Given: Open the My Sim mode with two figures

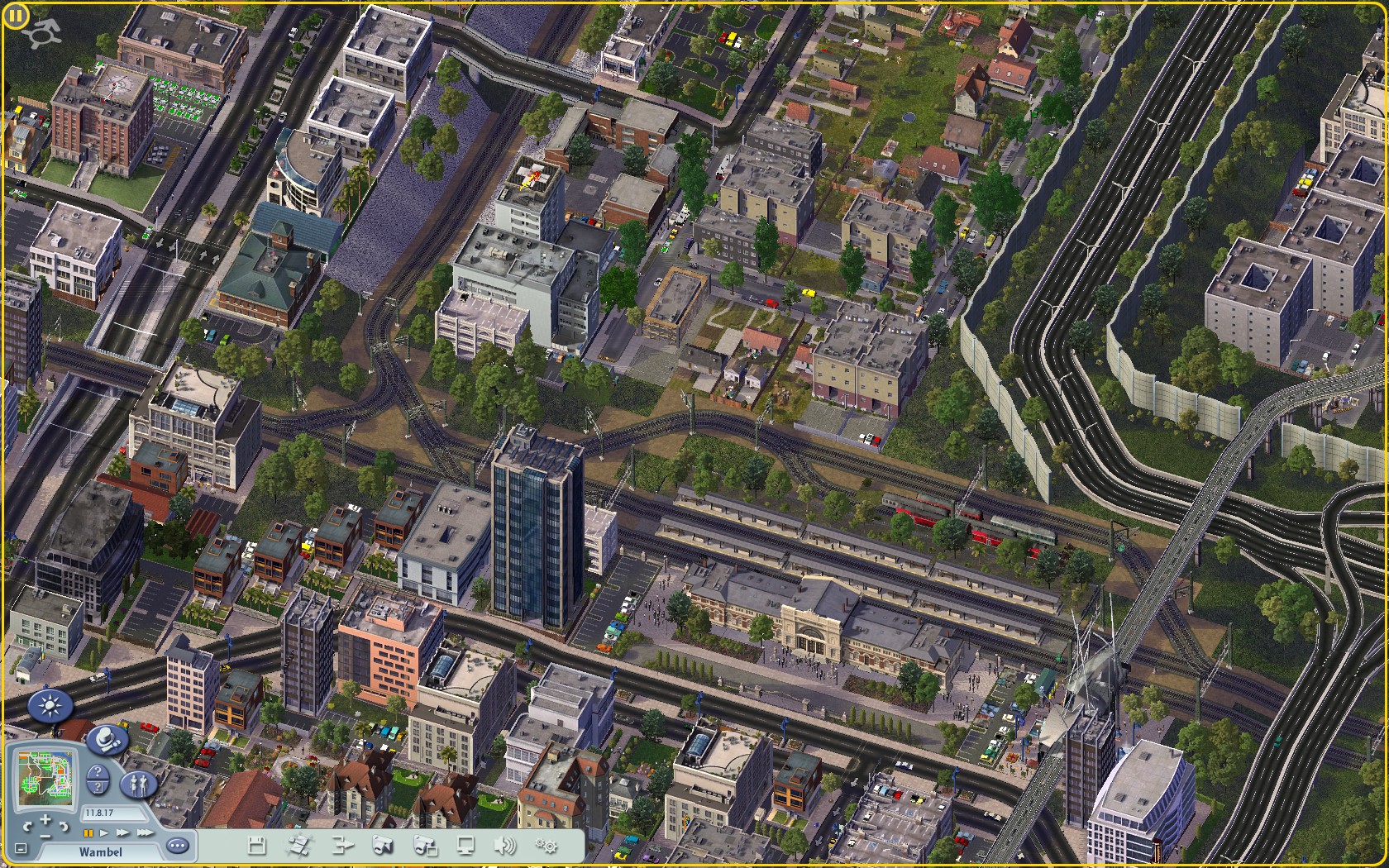Looking at the screenshot, I should [x=137, y=783].
